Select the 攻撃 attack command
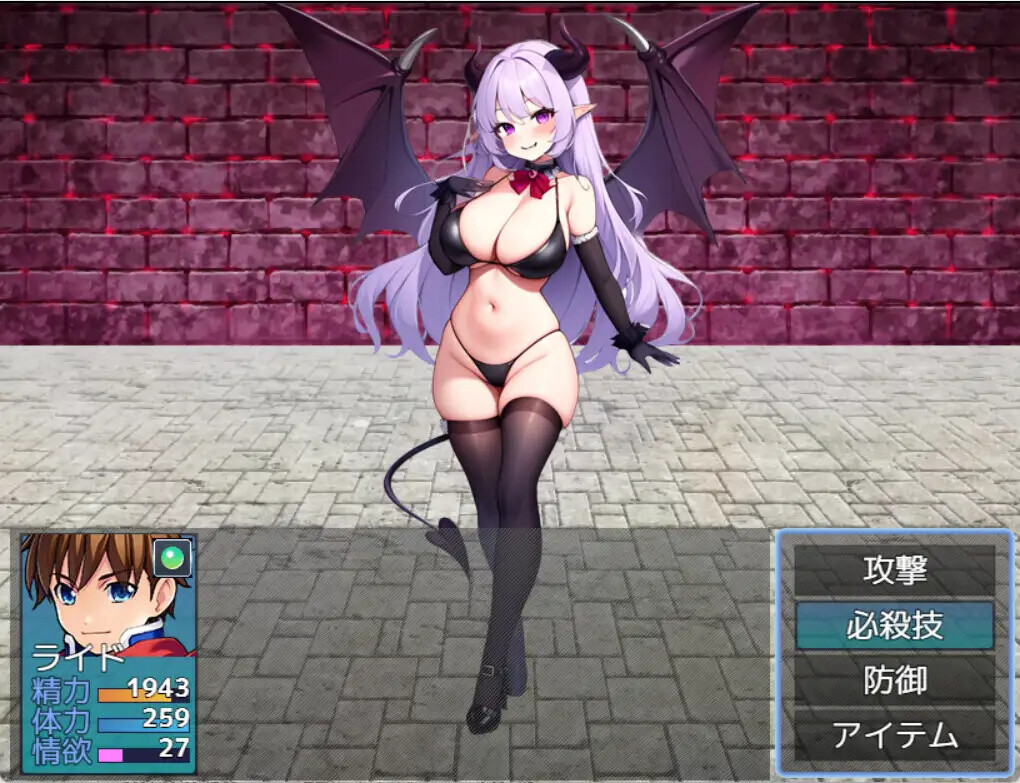Image resolution: width=1020 pixels, height=783 pixels. click(894, 570)
